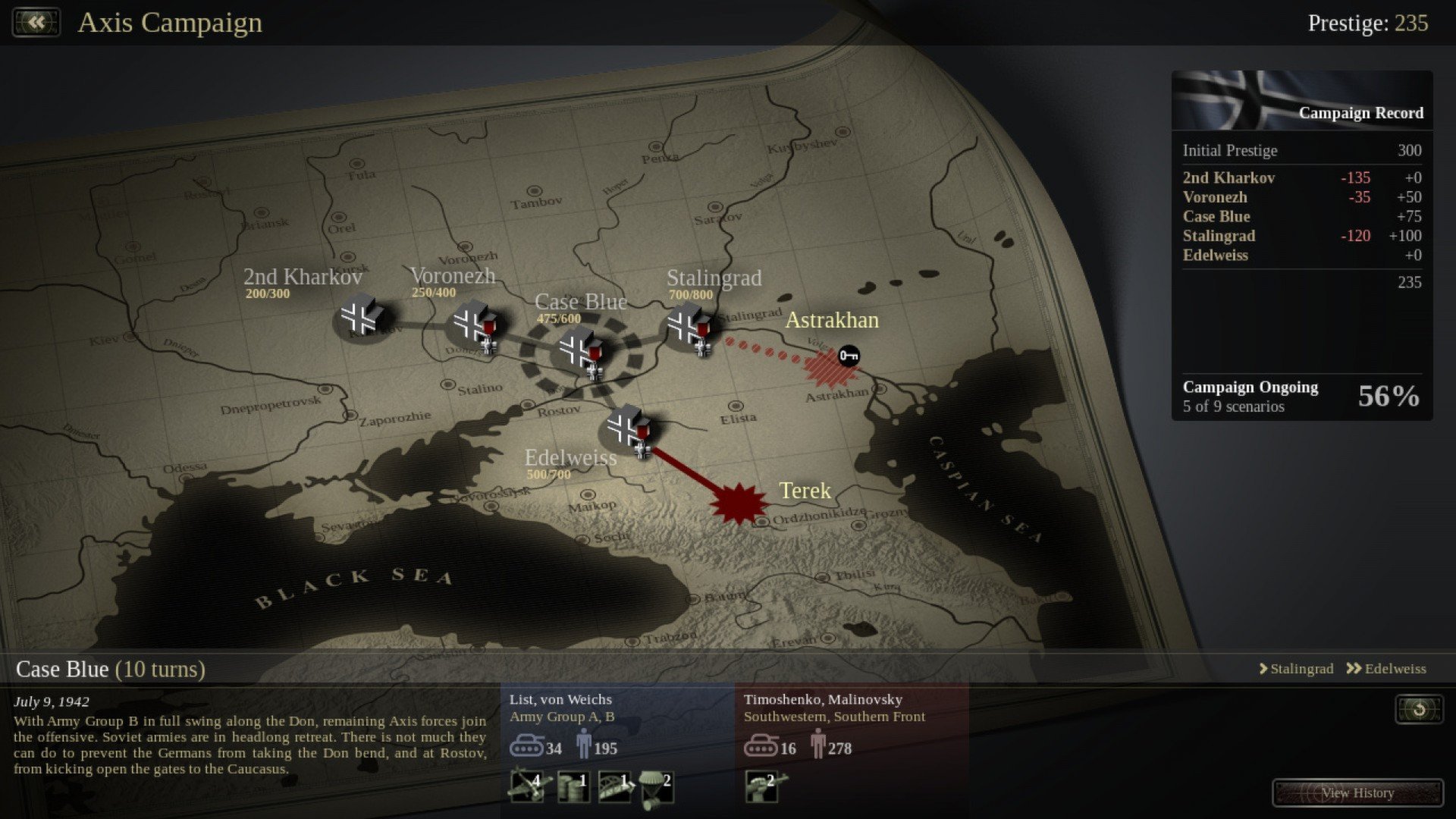
Task: Select the 2nd Kharkov scenario marker
Action: 360,318
